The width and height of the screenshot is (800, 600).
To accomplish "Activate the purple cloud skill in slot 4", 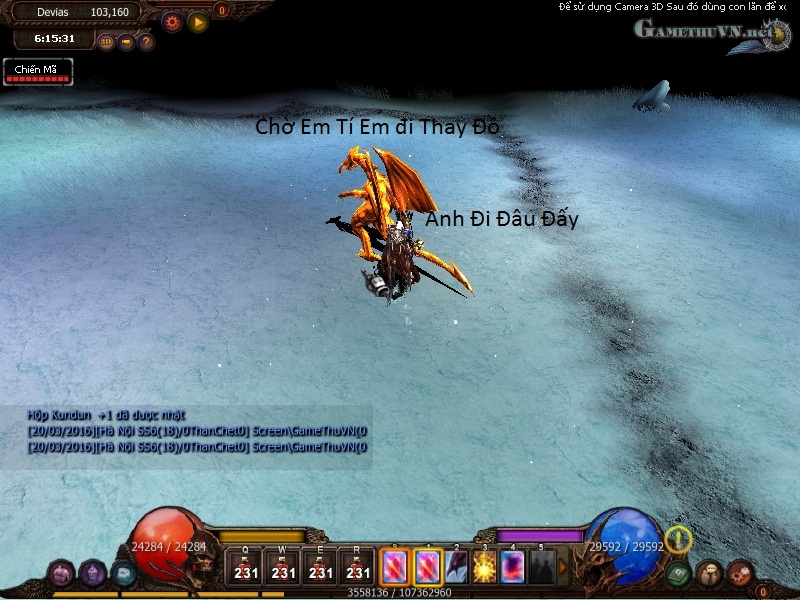I will click(x=513, y=567).
